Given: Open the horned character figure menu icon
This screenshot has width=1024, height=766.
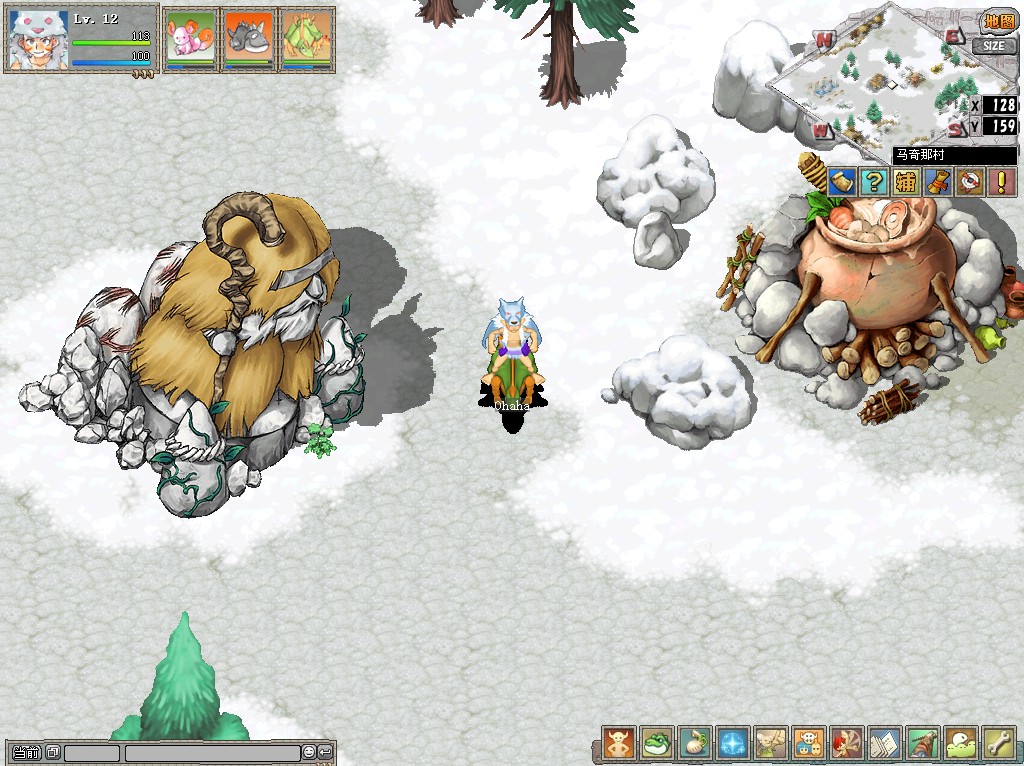Looking at the screenshot, I should click(619, 744).
